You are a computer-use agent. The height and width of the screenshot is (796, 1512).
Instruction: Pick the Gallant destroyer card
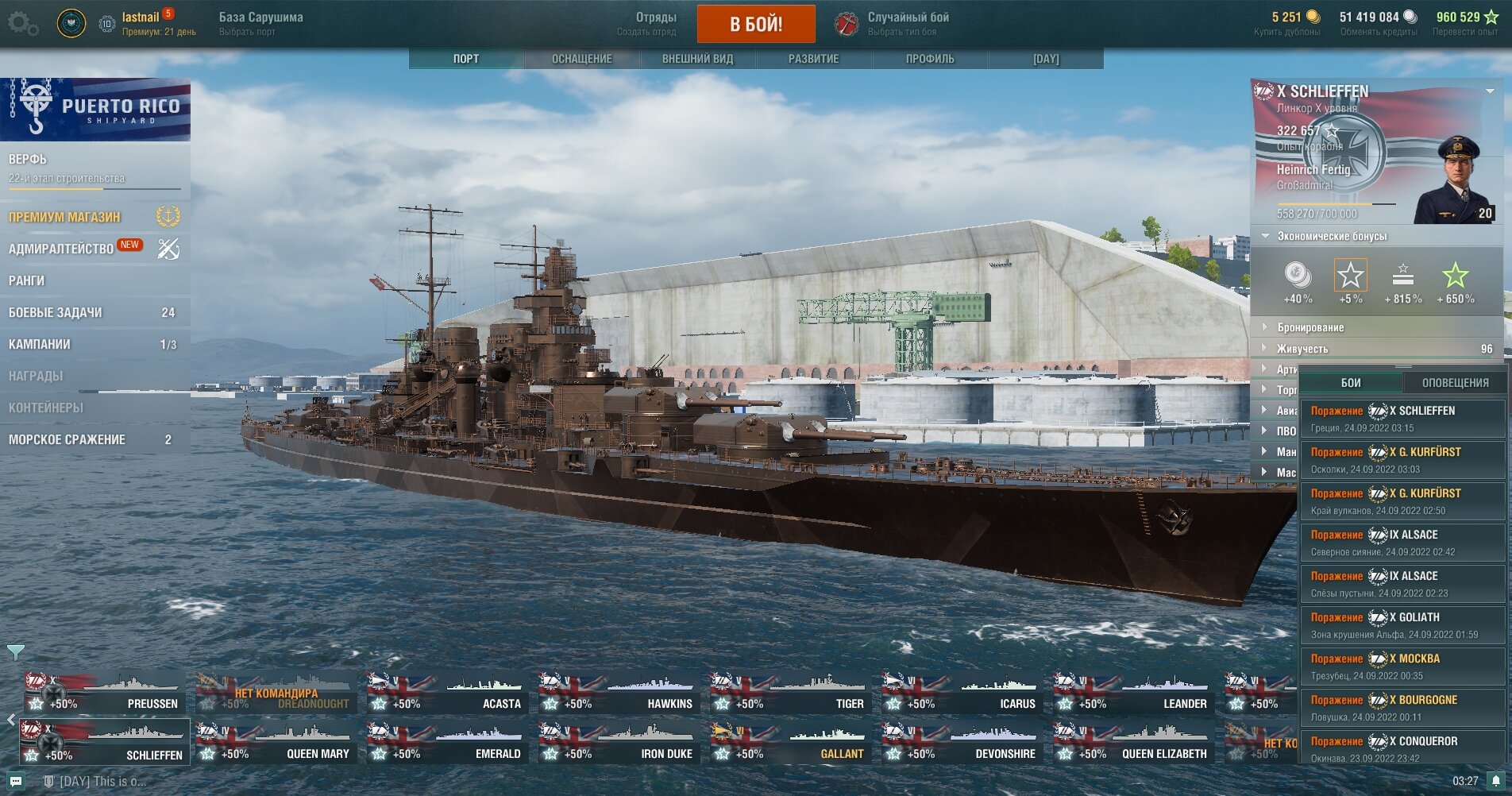coord(790,744)
